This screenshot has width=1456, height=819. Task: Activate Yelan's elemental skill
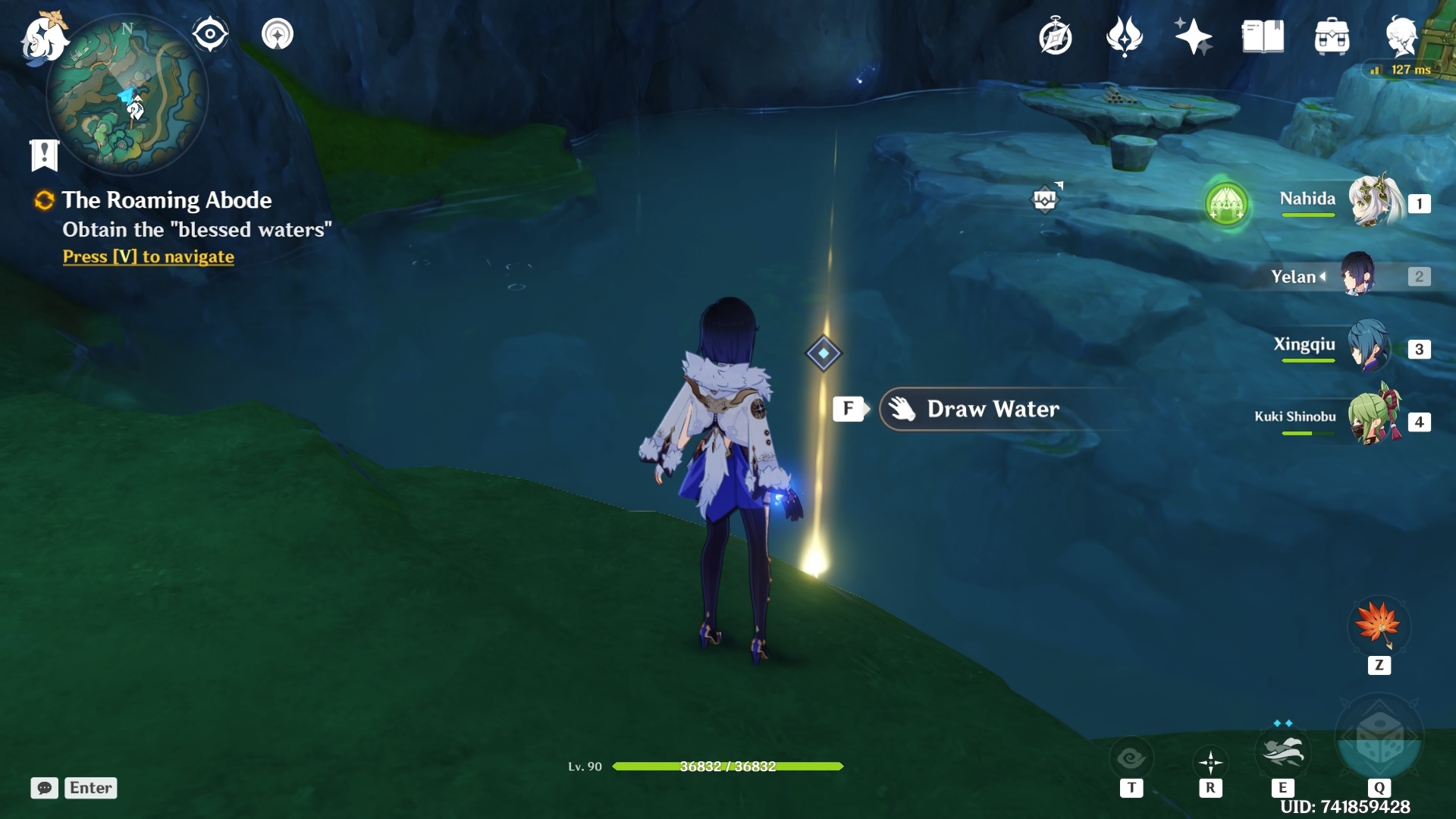[1282, 752]
